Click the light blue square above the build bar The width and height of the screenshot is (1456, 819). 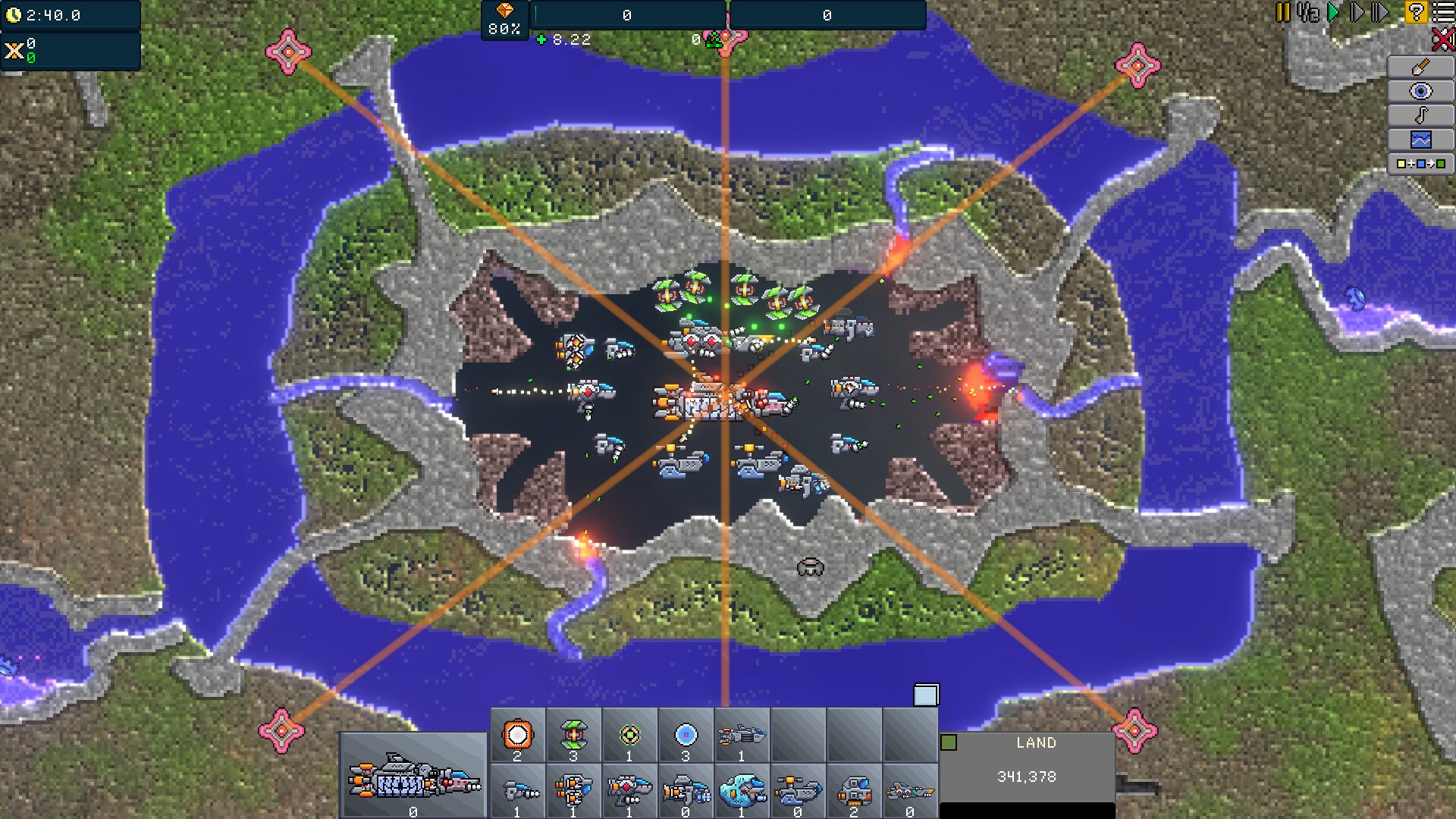click(926, 695)
